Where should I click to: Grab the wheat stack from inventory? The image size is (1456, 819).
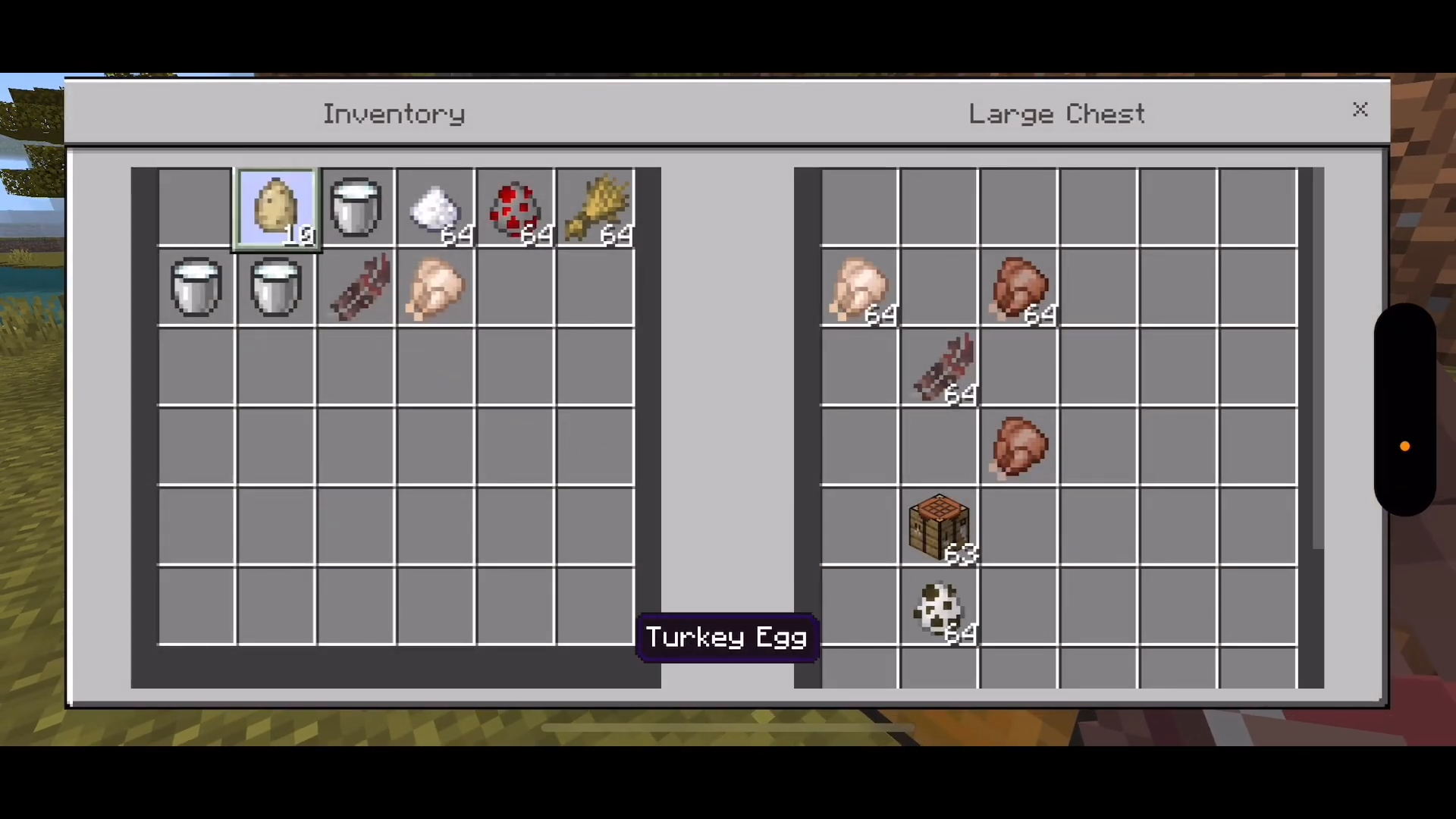pyautogui.click(x=595, y=208)
